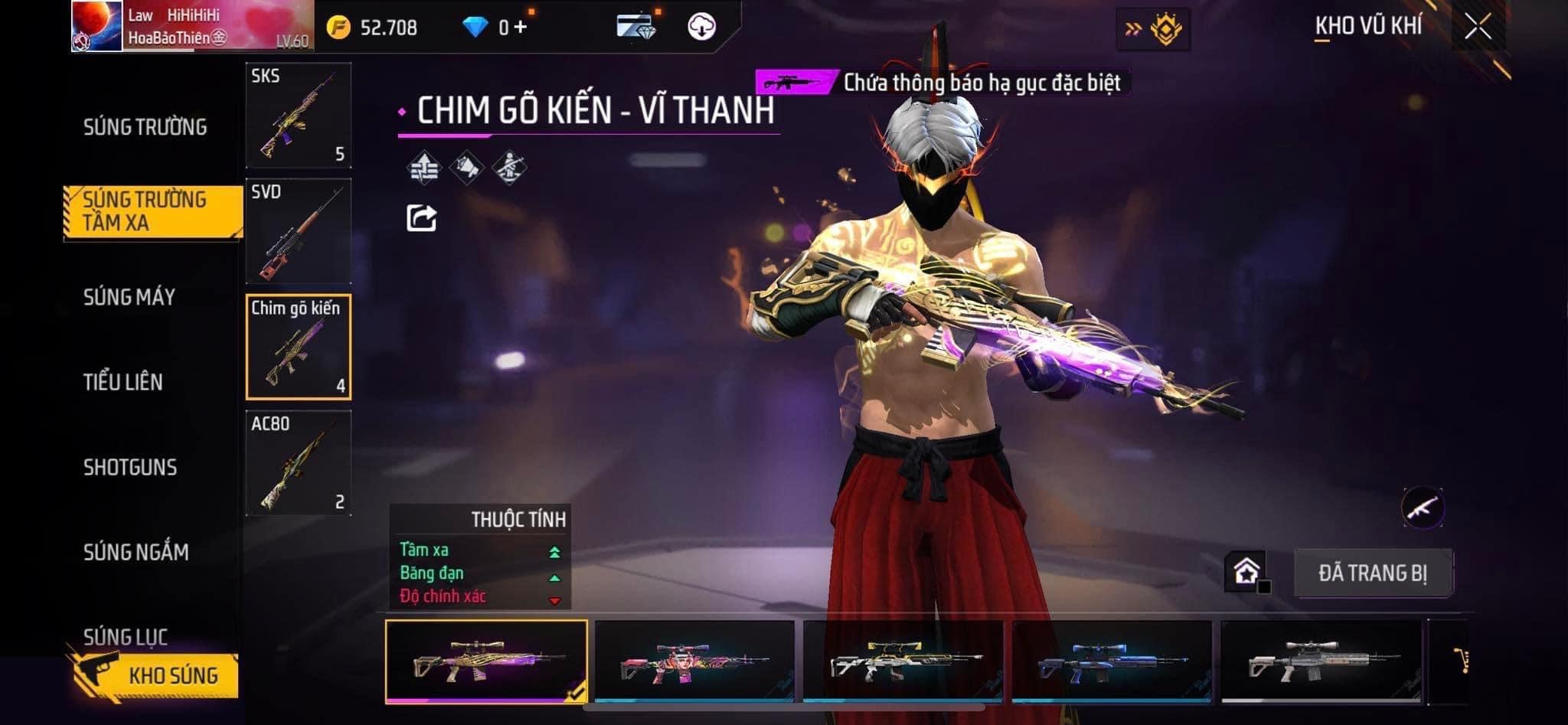Image resolution: width=1568 pixels, height=725 pixels.
Task: Open the SÚNG LỤC category
Action: (x=126, y=635)
